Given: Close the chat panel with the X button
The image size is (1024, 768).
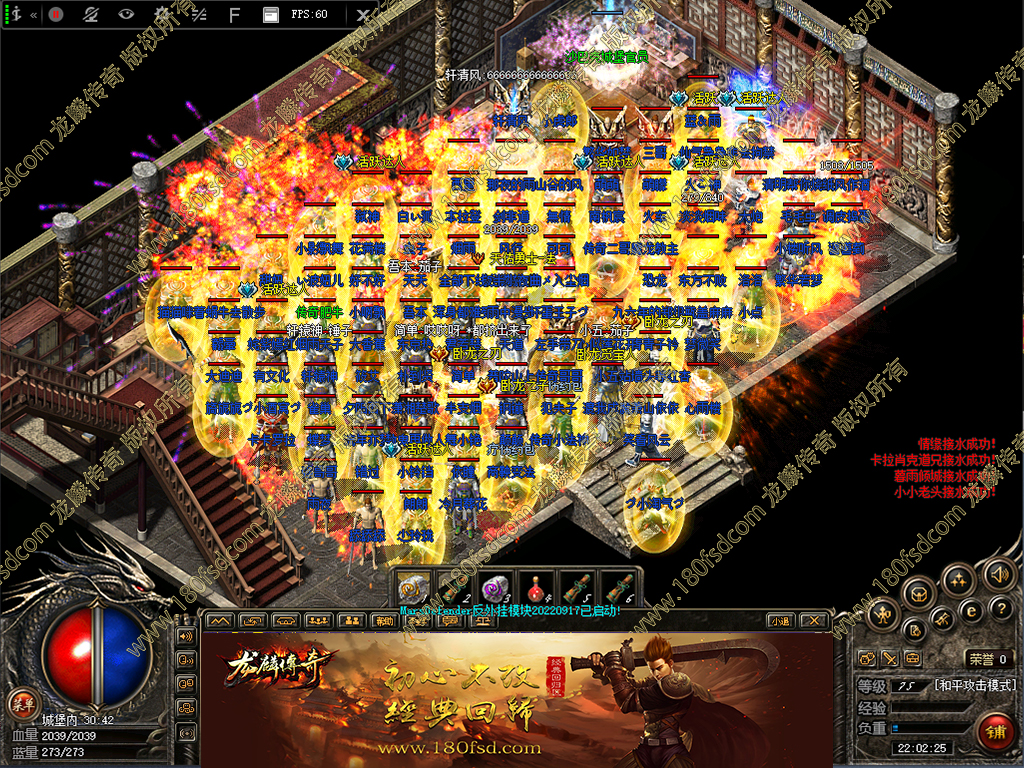Looking at the screenshot, I should (x=814, y=621).
